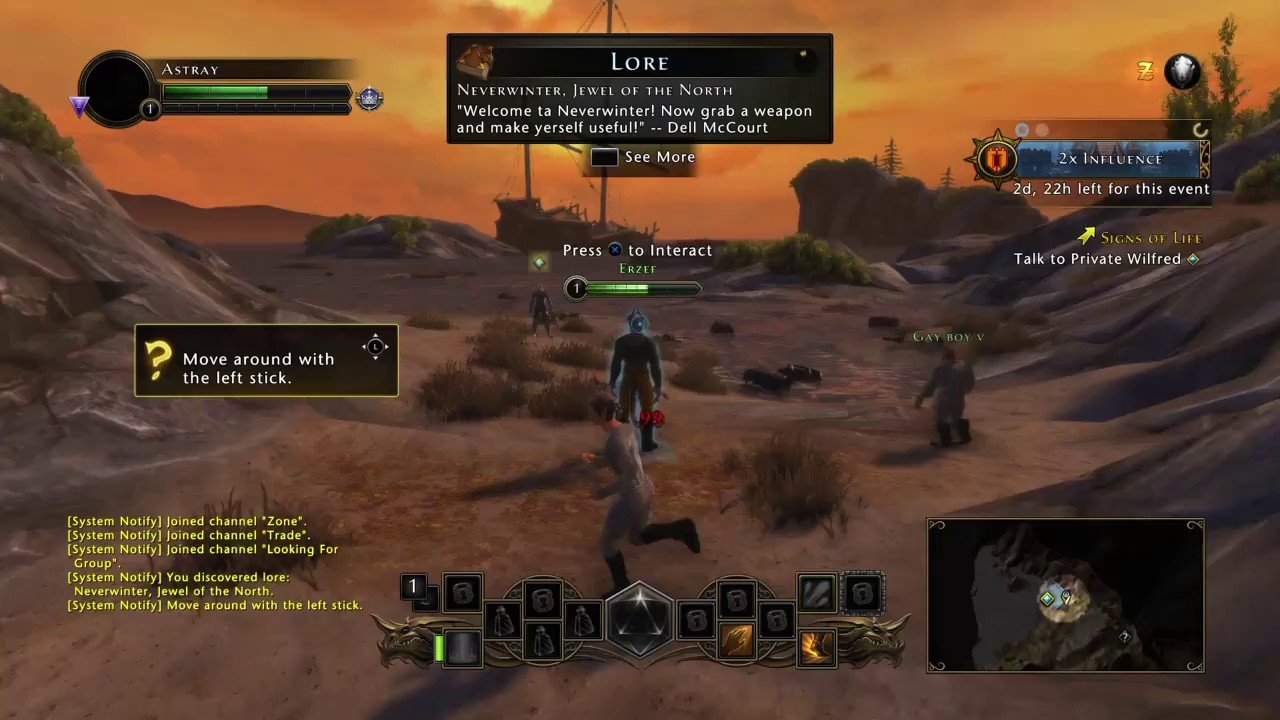Image resolution: width=1280 pixels, height=720 pixels.
Task: Click the silver lion head icon
Action: coord(1182,71)
